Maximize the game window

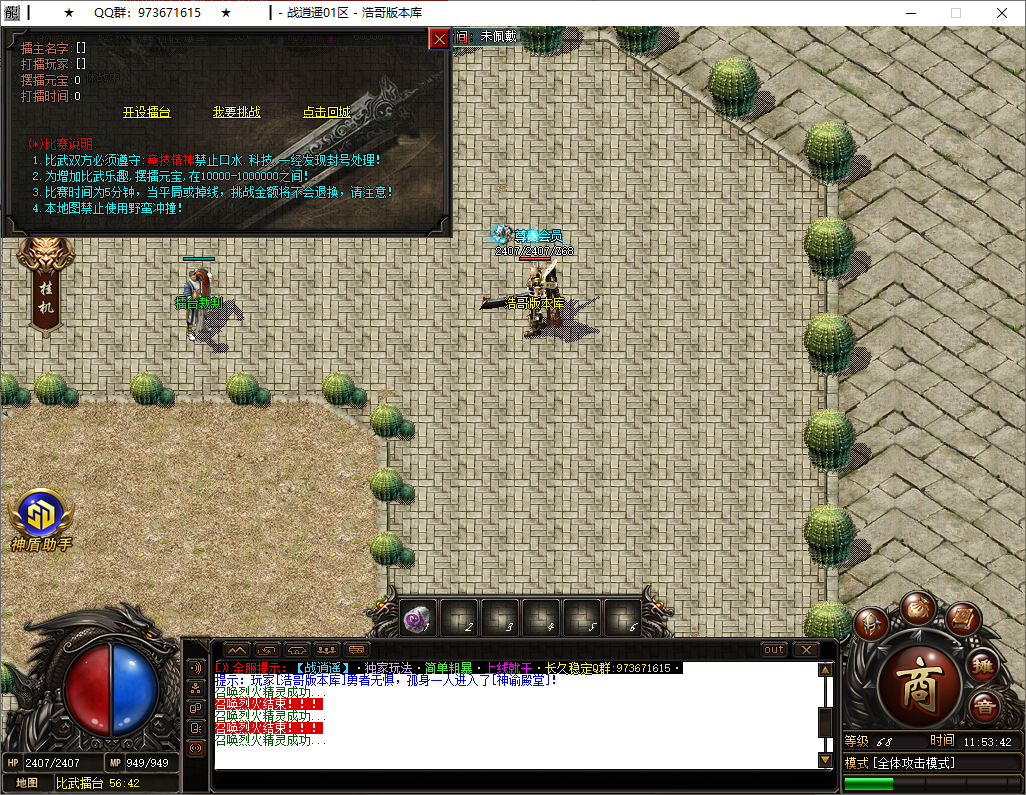[x=955, y=13]
